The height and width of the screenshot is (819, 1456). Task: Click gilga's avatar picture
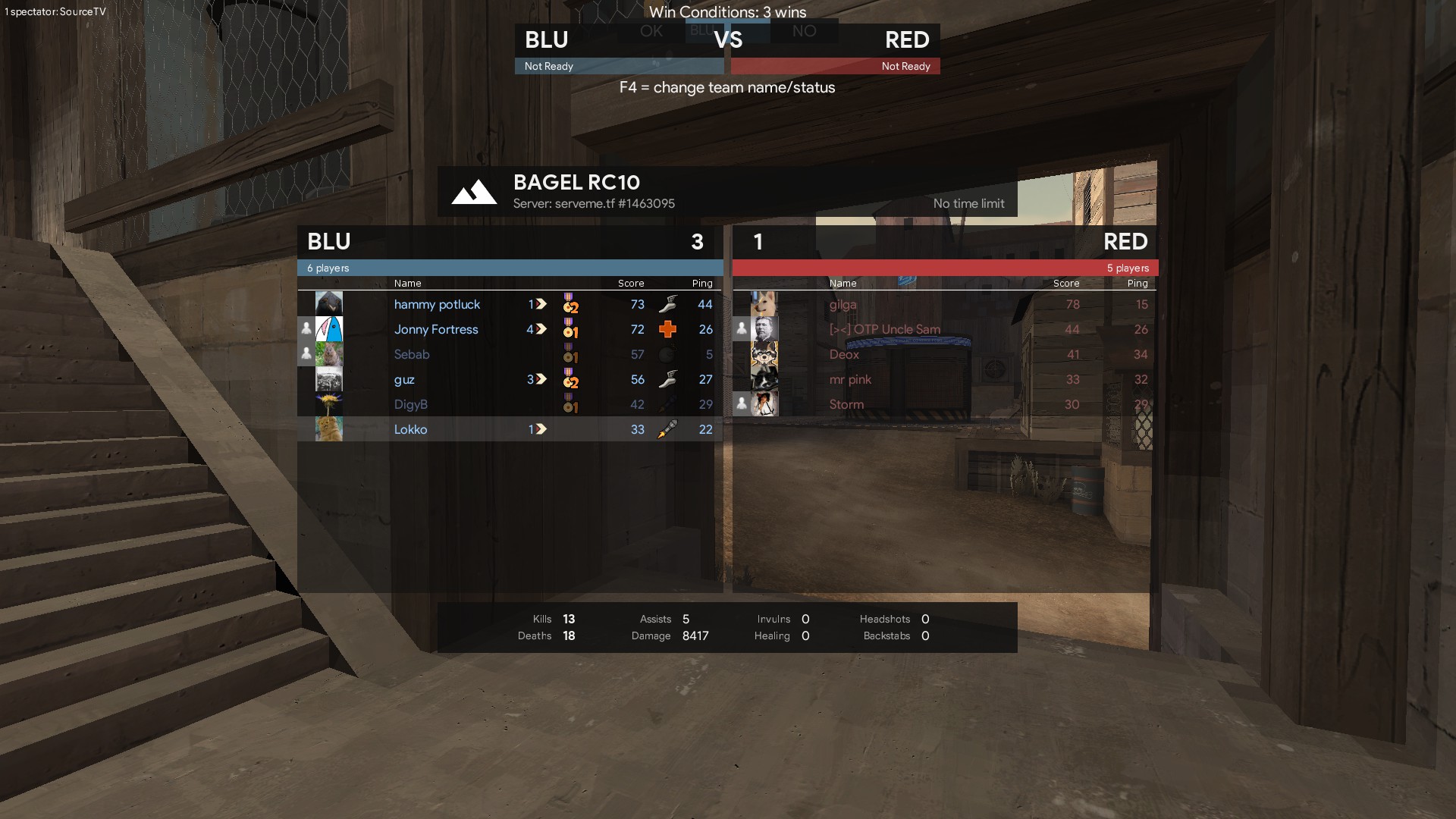pyautogui.click(x=764, y=303)
